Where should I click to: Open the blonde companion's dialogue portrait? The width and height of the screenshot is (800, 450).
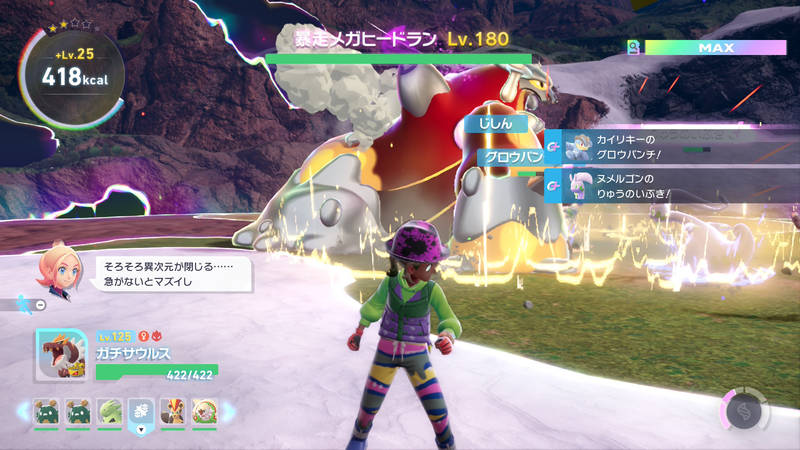pos(57,269)
